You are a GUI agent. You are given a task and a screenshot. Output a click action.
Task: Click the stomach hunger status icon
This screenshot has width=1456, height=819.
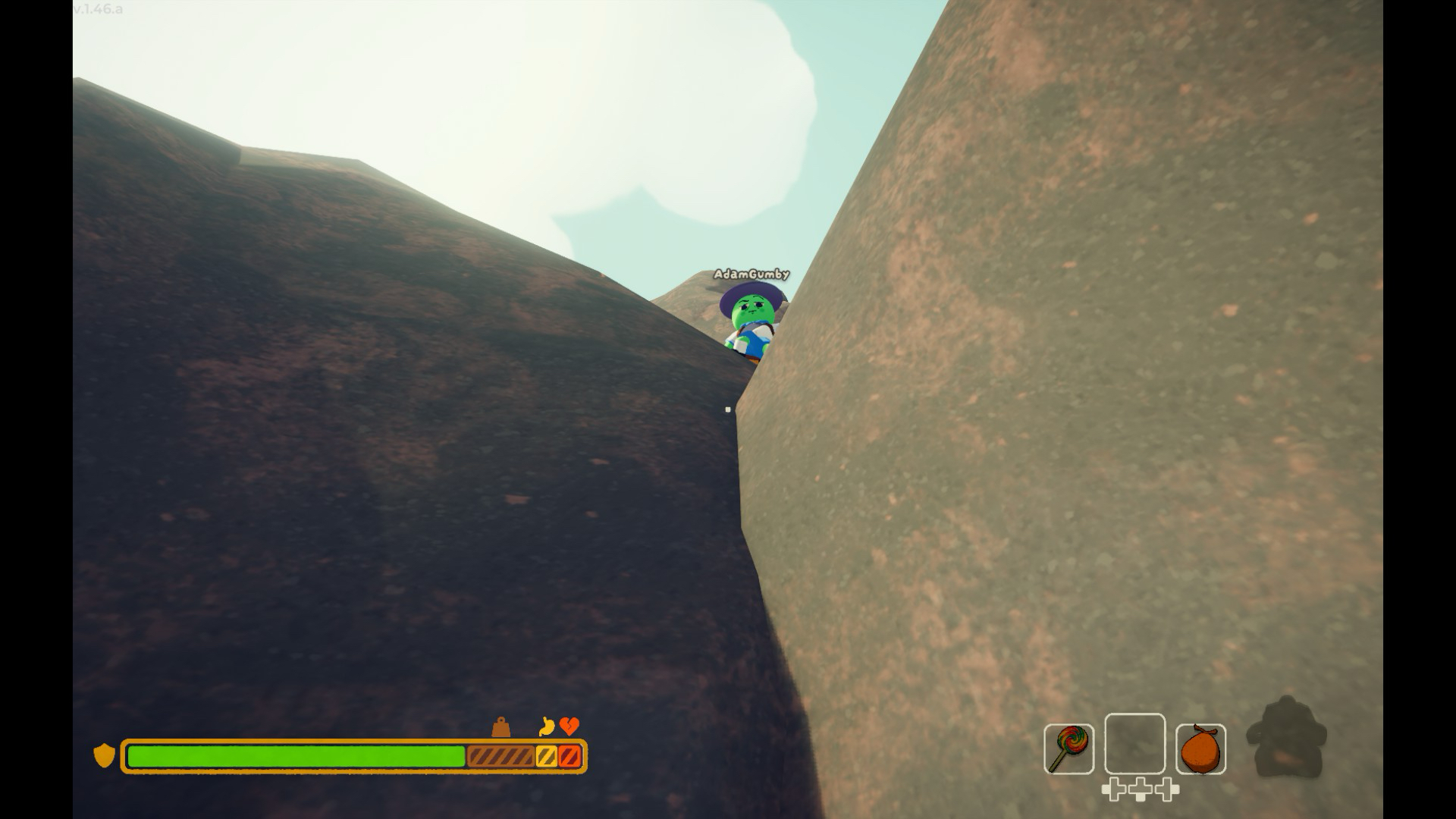pos(547,726)
